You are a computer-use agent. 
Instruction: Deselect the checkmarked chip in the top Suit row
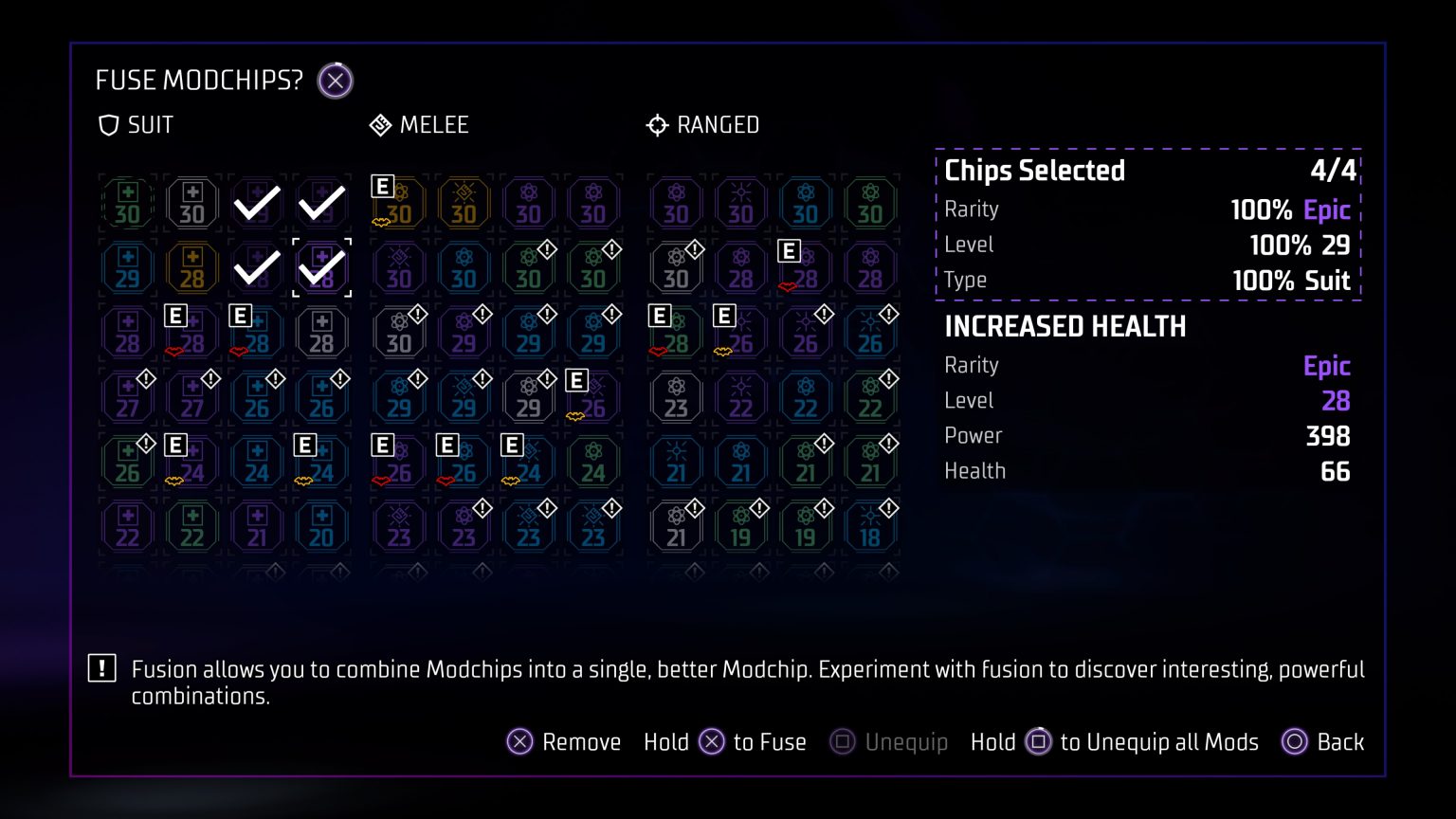pos(256,202)
